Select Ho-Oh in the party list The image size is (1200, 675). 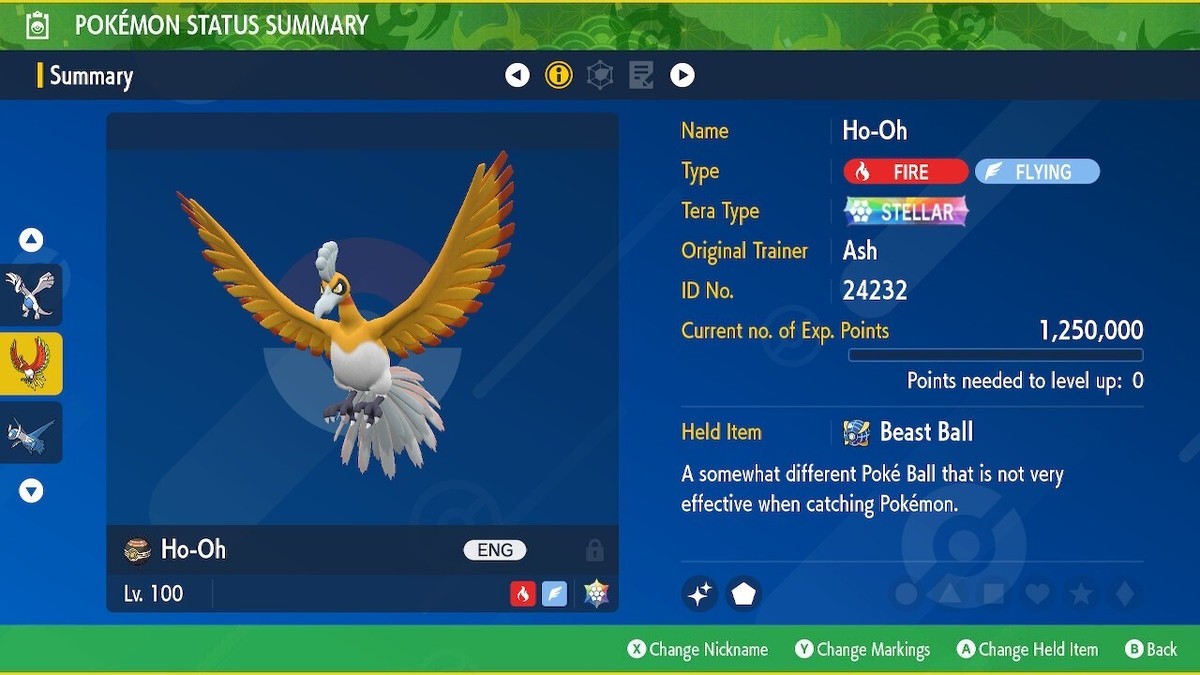tap(31, 364)
